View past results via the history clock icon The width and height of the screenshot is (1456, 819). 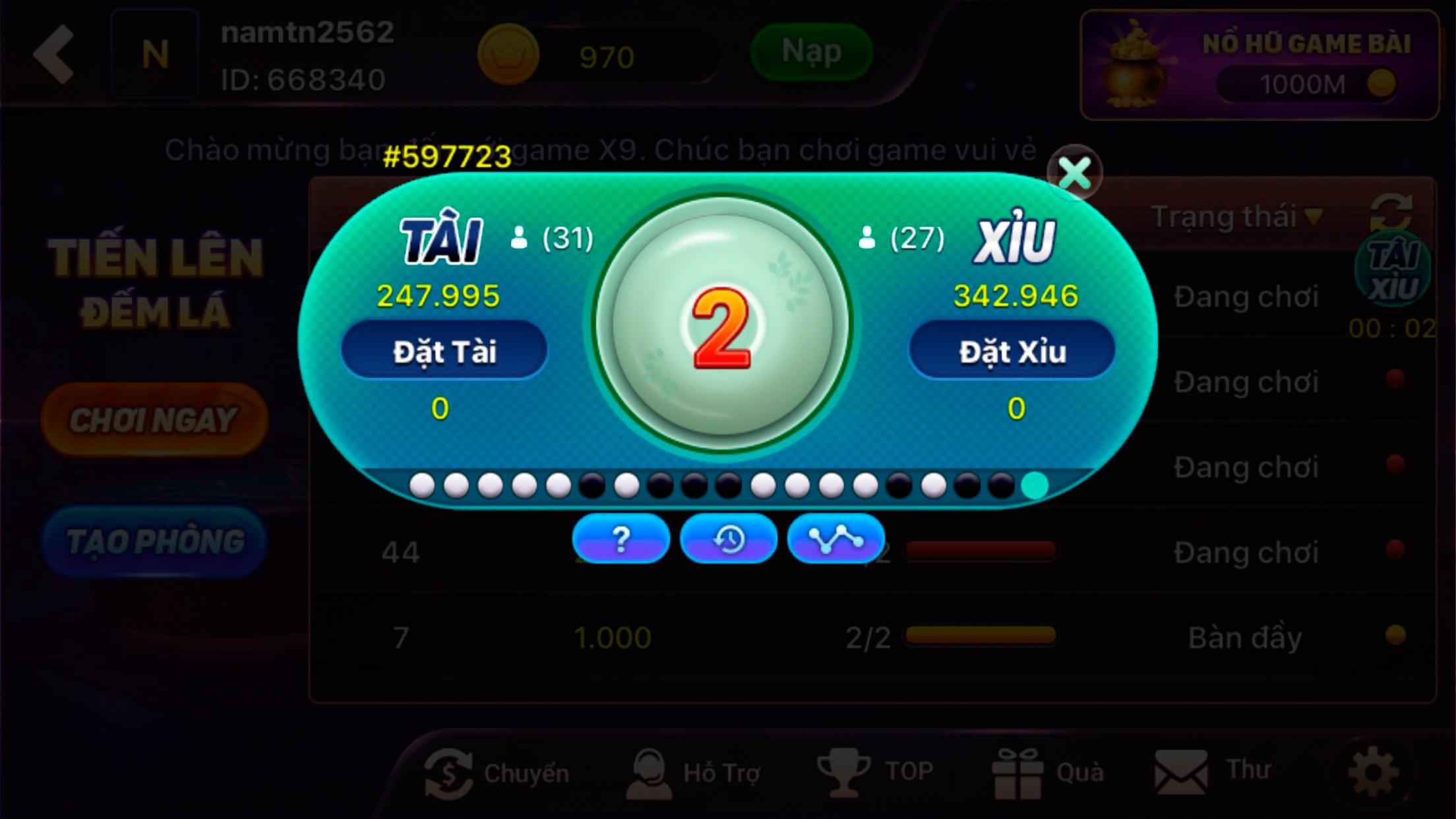click(728, 539)
